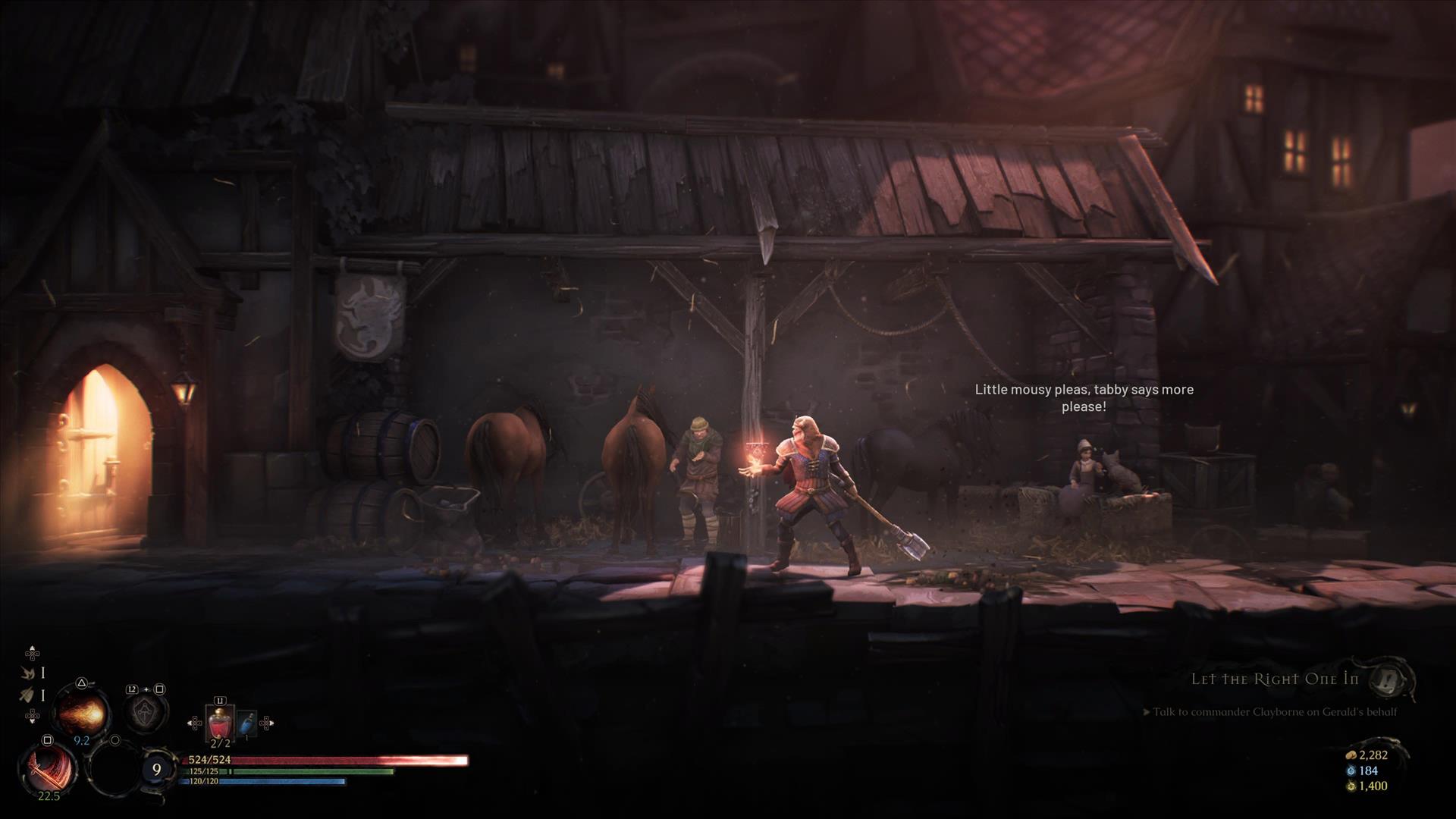This screenshot has width=1456, height=819.
Task: Use the red health potion
Action: point(220,723)
